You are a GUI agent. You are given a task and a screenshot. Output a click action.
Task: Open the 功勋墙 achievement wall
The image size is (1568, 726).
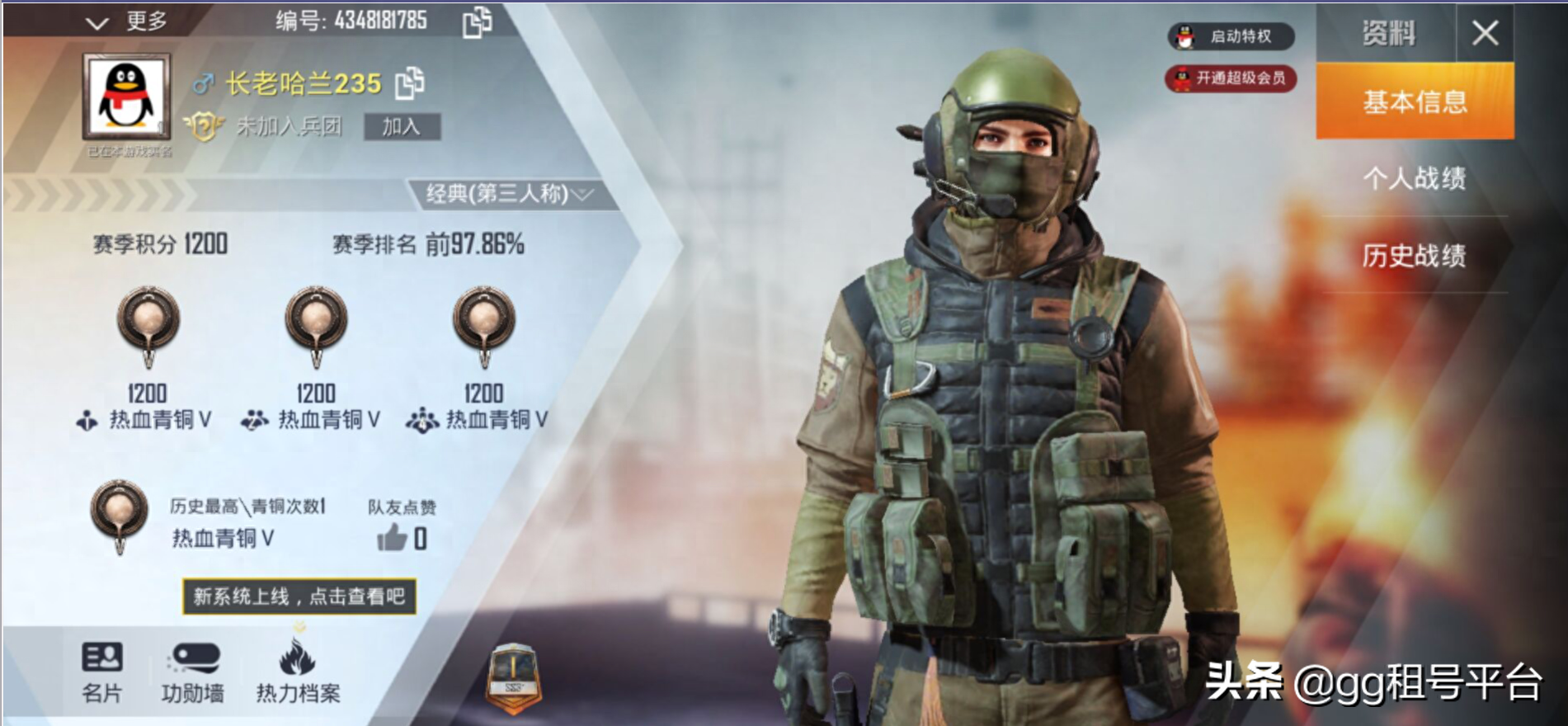tap(193, 672)
